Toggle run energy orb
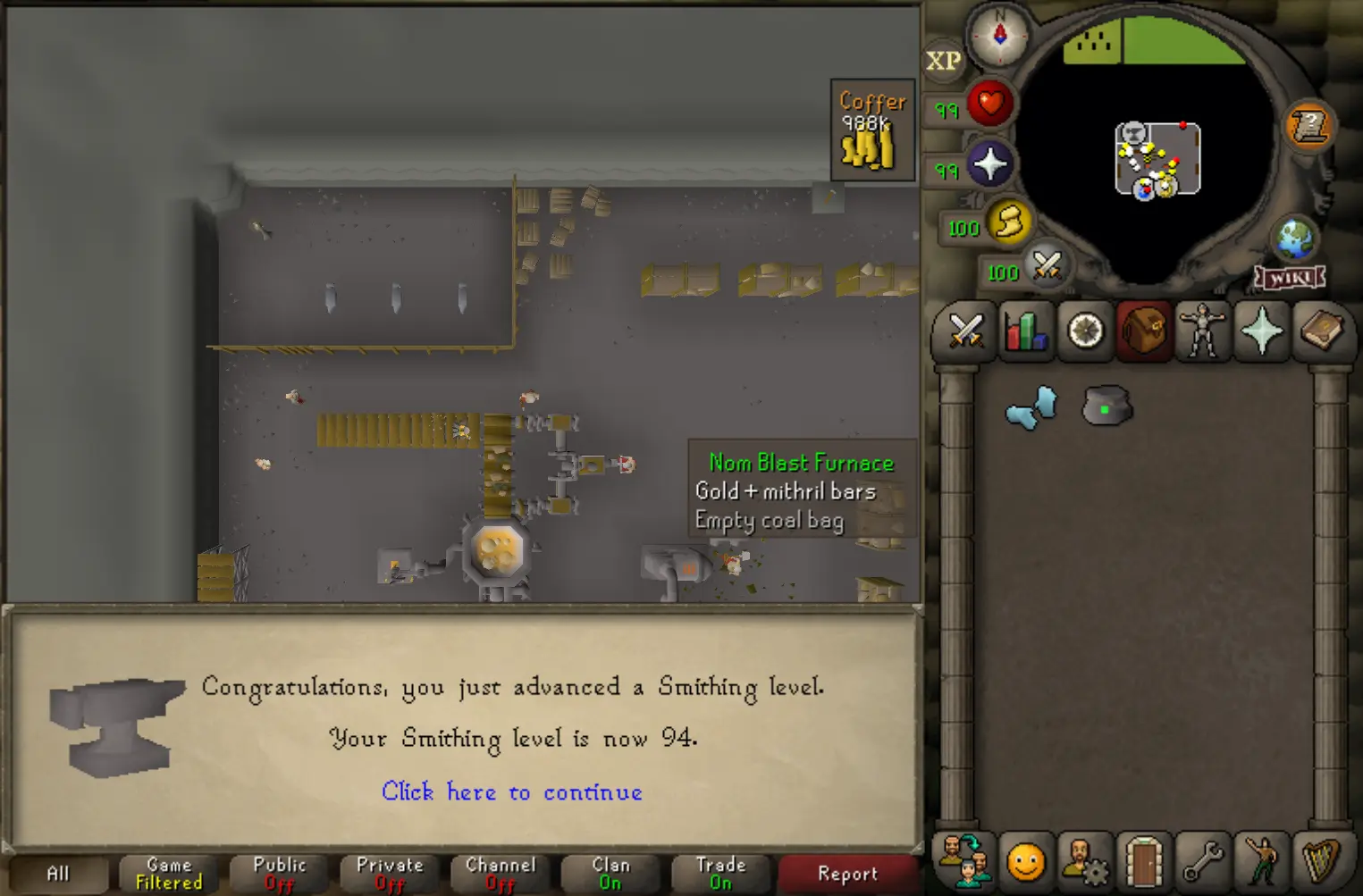1363x896 pixels. [1008, 223]
